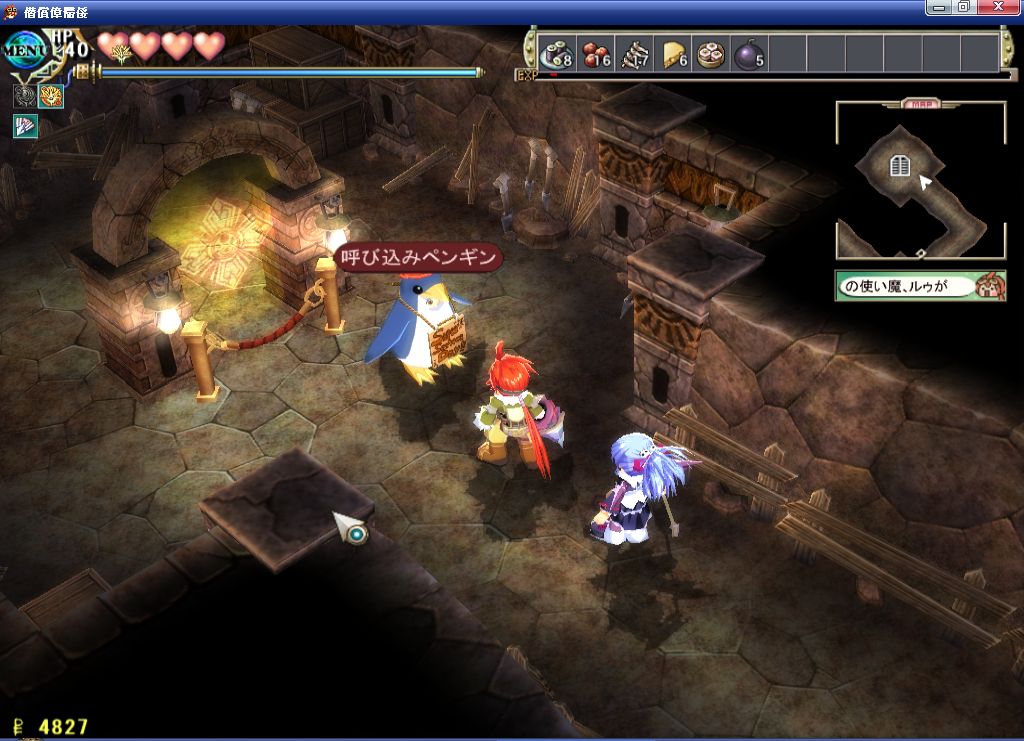Select the purple bomb item slot
The image size is (1024, 741).
click(x=750, y=52)
